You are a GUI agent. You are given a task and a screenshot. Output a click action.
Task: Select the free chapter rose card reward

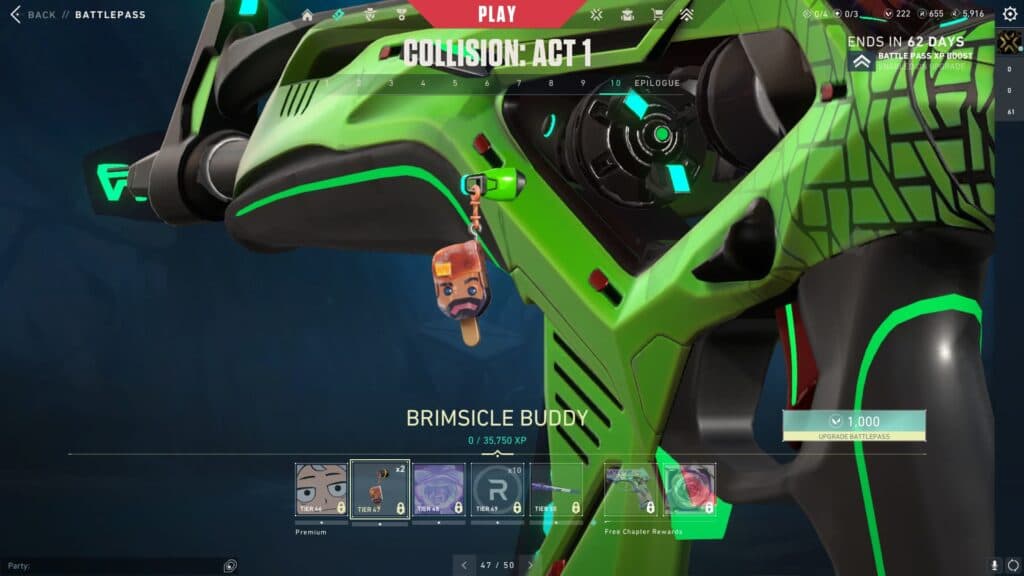point(690,490)
